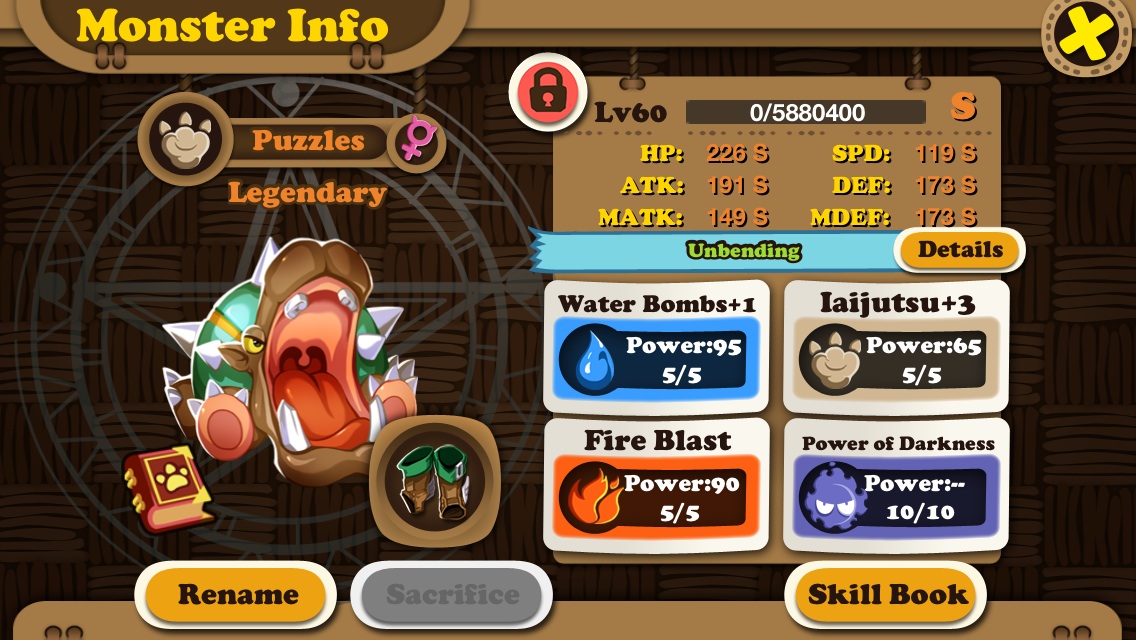Rename the monster Puzzles

237,595
